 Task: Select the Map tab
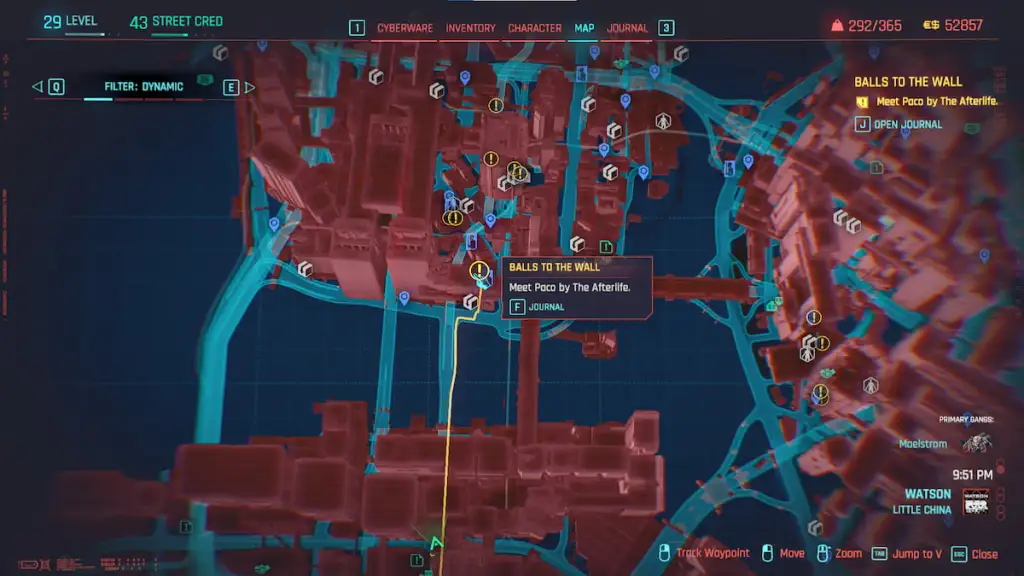(x=584, y=28)
